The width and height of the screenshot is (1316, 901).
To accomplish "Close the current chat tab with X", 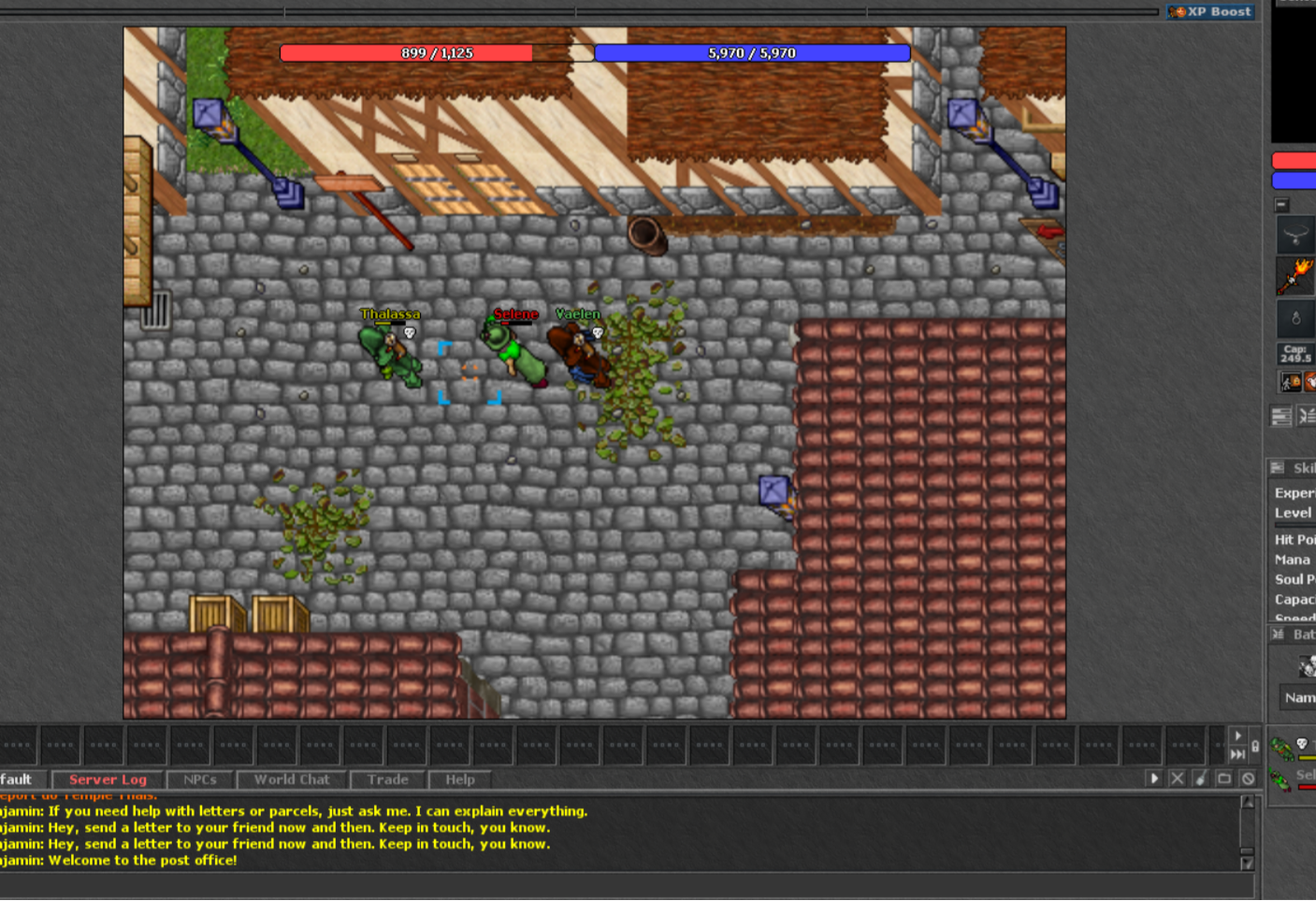I will [x=1178, y=778].
